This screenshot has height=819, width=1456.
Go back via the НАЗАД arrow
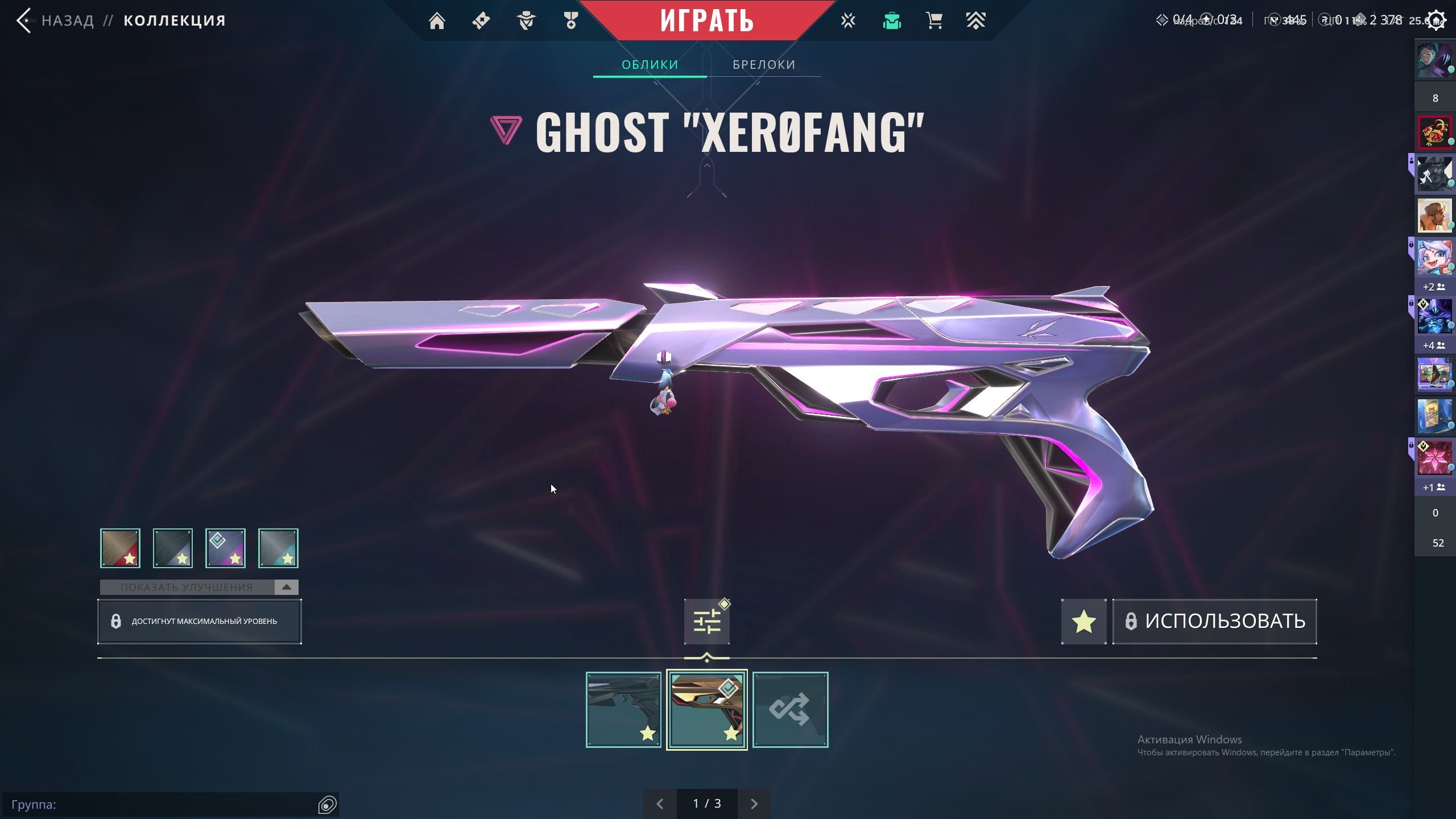(24, 20)
